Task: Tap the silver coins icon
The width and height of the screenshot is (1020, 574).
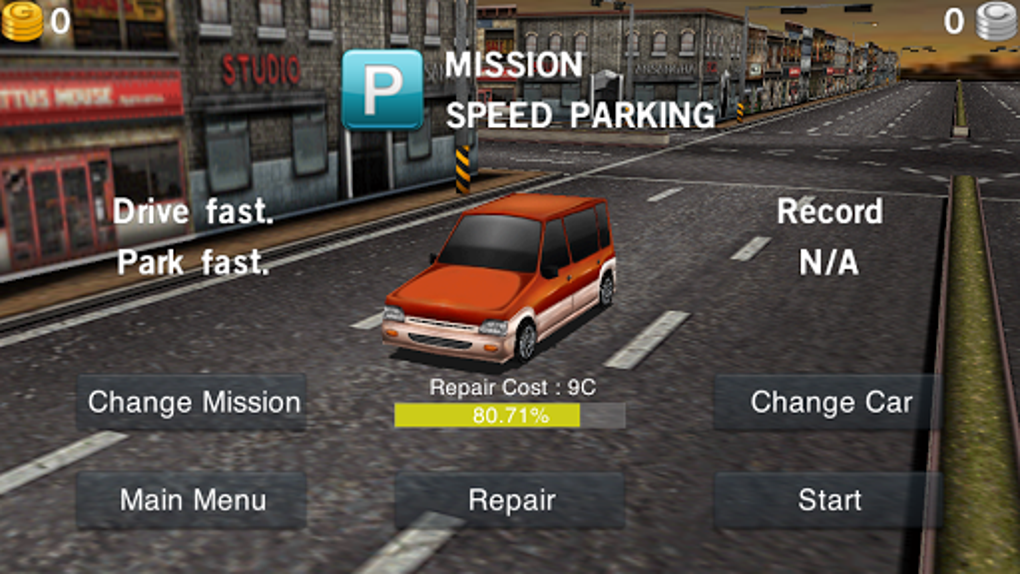Action: [x=996, y=21]
